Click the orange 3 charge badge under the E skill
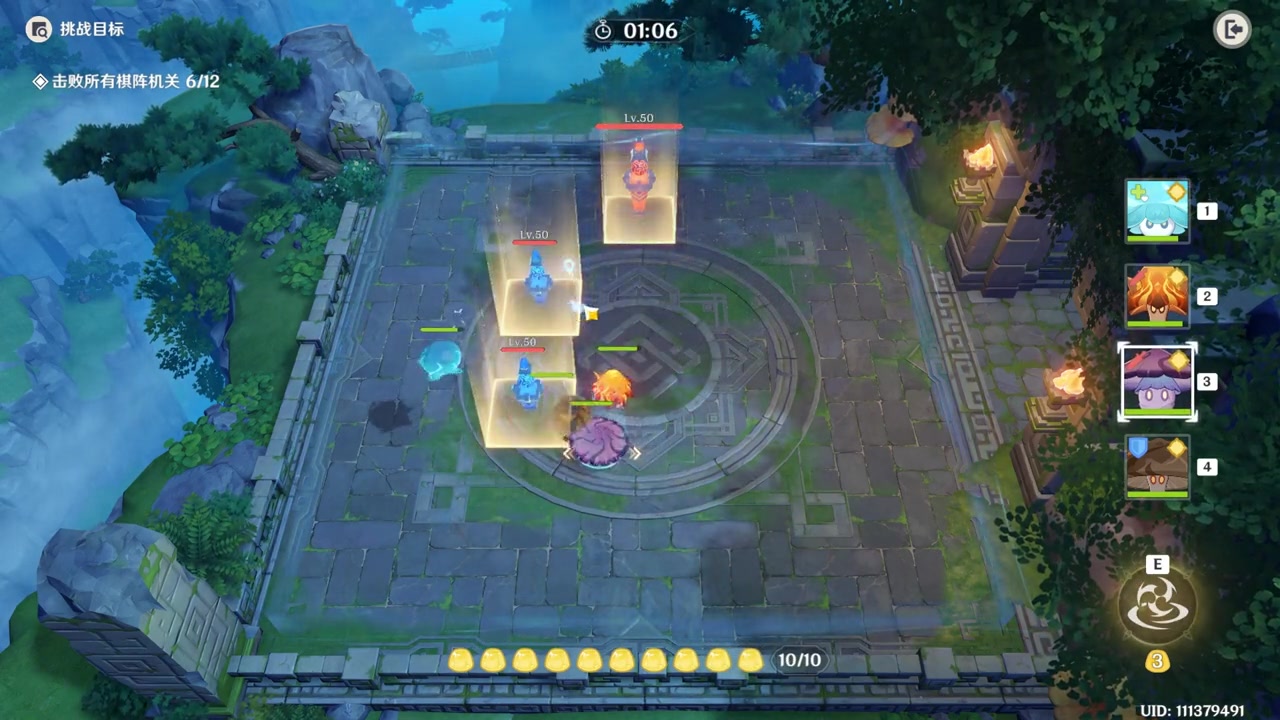 (x=1157, y=662)
